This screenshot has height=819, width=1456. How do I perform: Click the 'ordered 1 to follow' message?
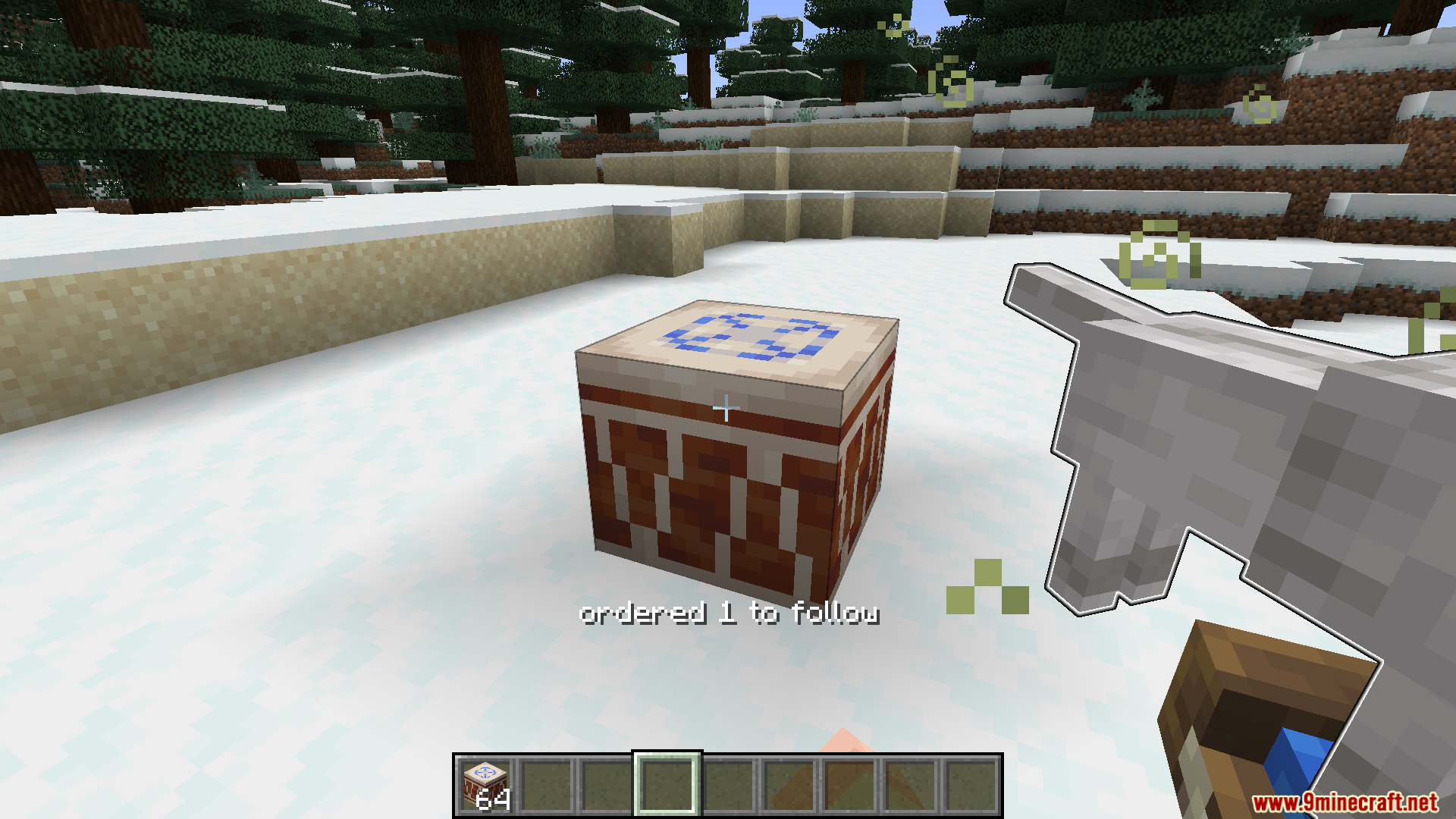pyautogui.click(x=730, y=614)
